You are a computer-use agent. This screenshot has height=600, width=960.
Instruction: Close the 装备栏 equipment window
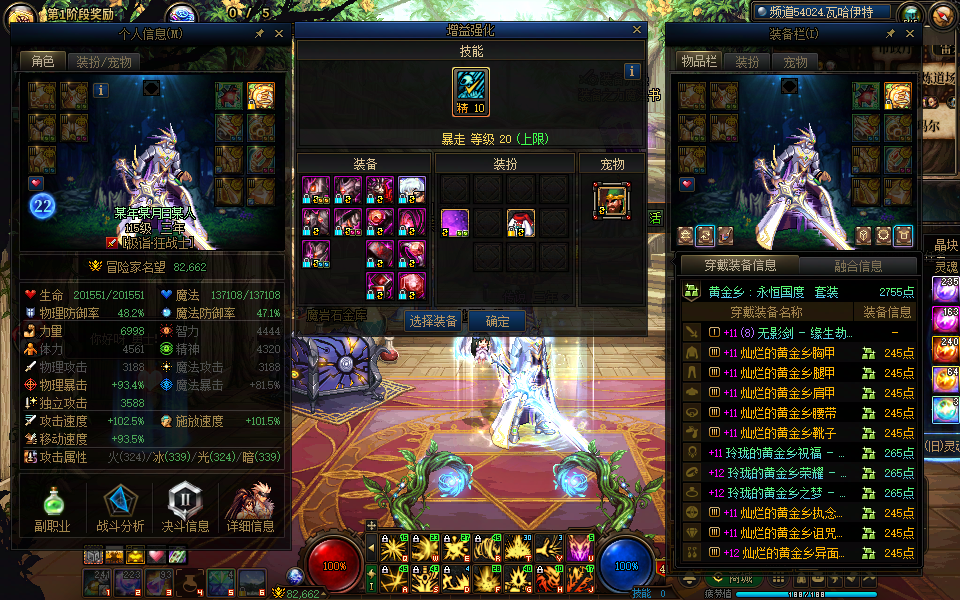pyautogui.click(x=909, y=33)
